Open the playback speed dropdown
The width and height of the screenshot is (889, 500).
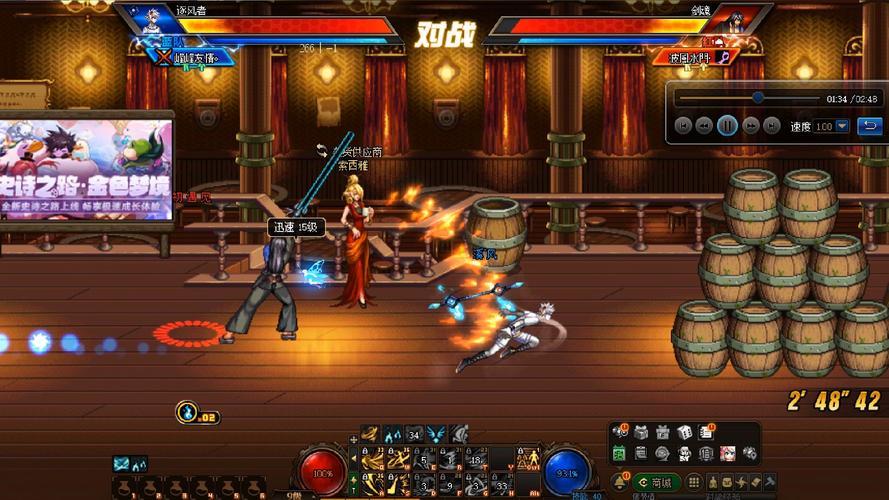[842, 126]
